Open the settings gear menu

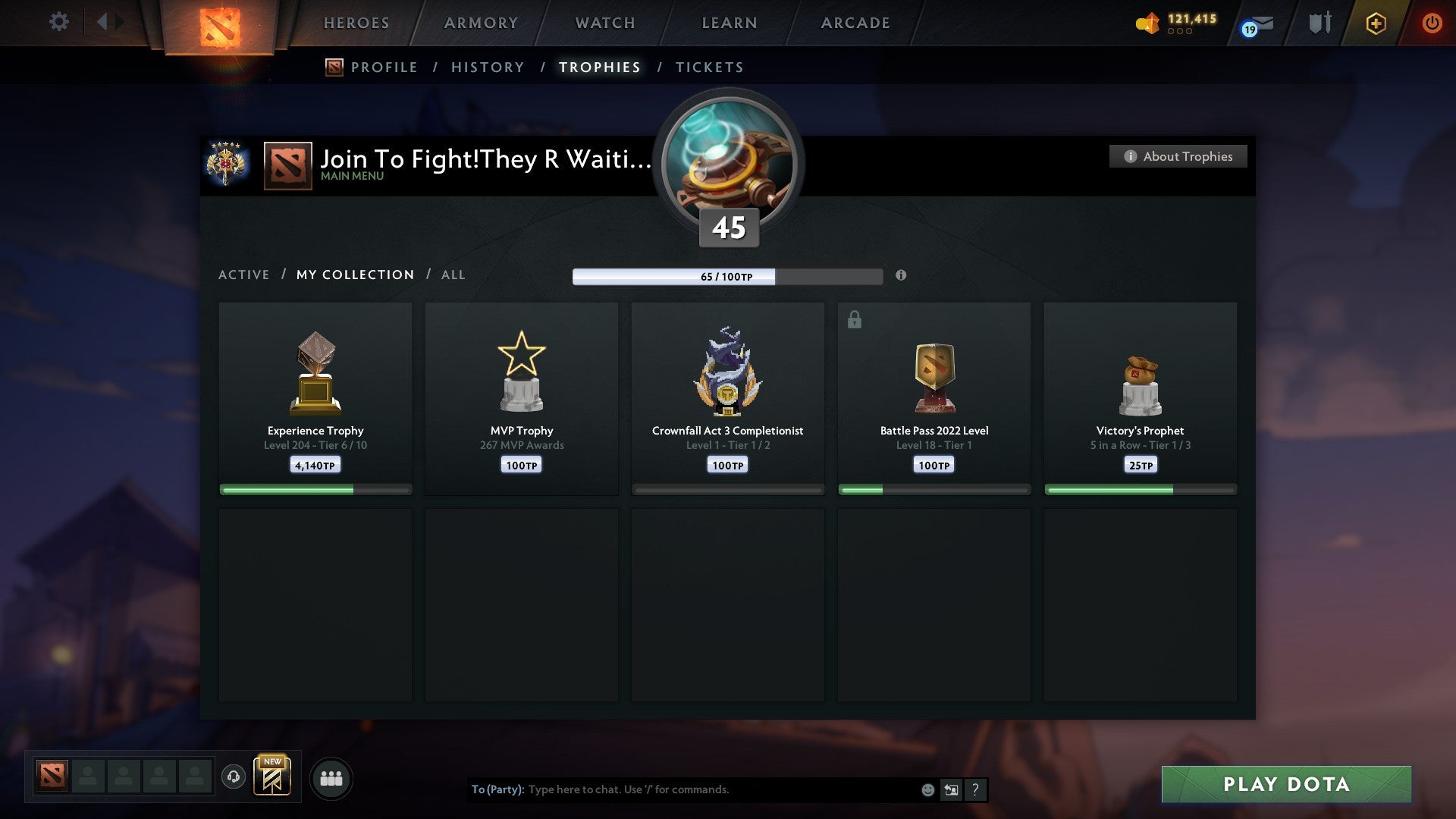point(58,22)
